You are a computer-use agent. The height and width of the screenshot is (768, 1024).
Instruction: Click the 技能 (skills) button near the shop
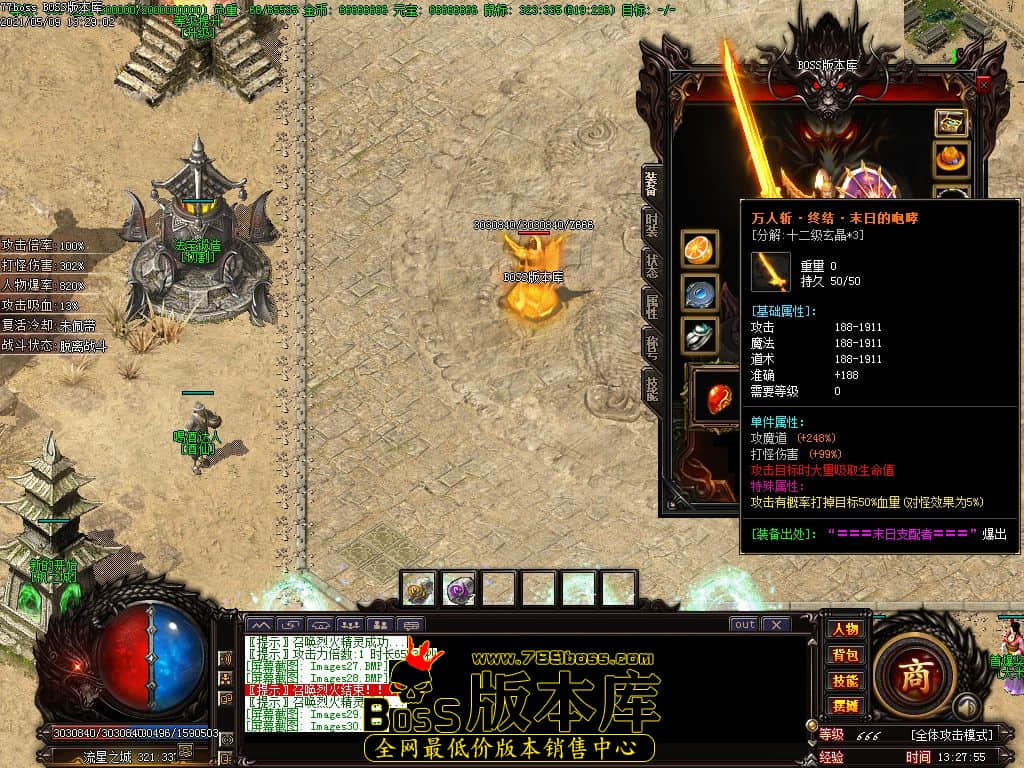coord(845,680)
